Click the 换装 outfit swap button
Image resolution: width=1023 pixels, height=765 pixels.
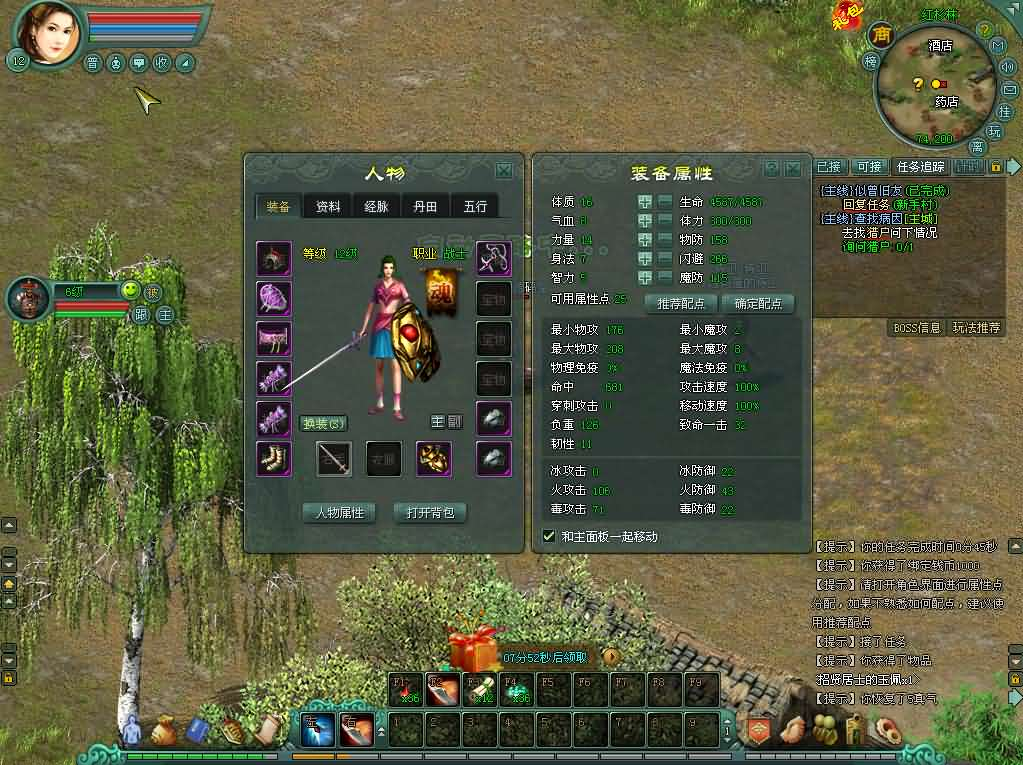click(x=324, y=423)
